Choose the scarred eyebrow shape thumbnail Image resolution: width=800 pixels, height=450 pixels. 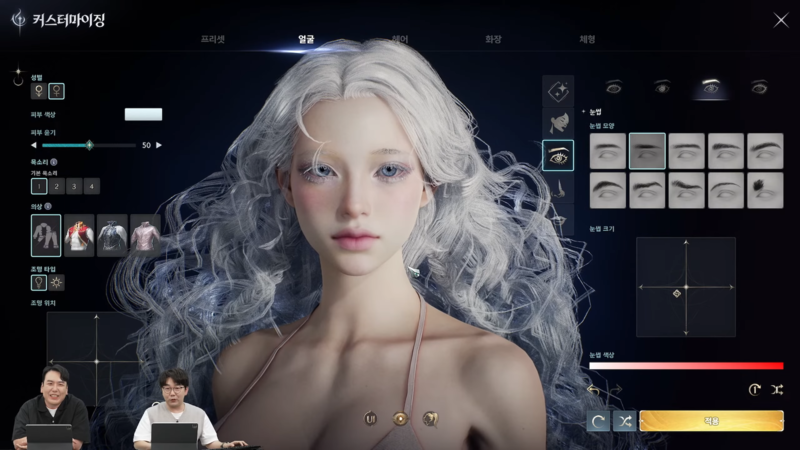[765, 190]
